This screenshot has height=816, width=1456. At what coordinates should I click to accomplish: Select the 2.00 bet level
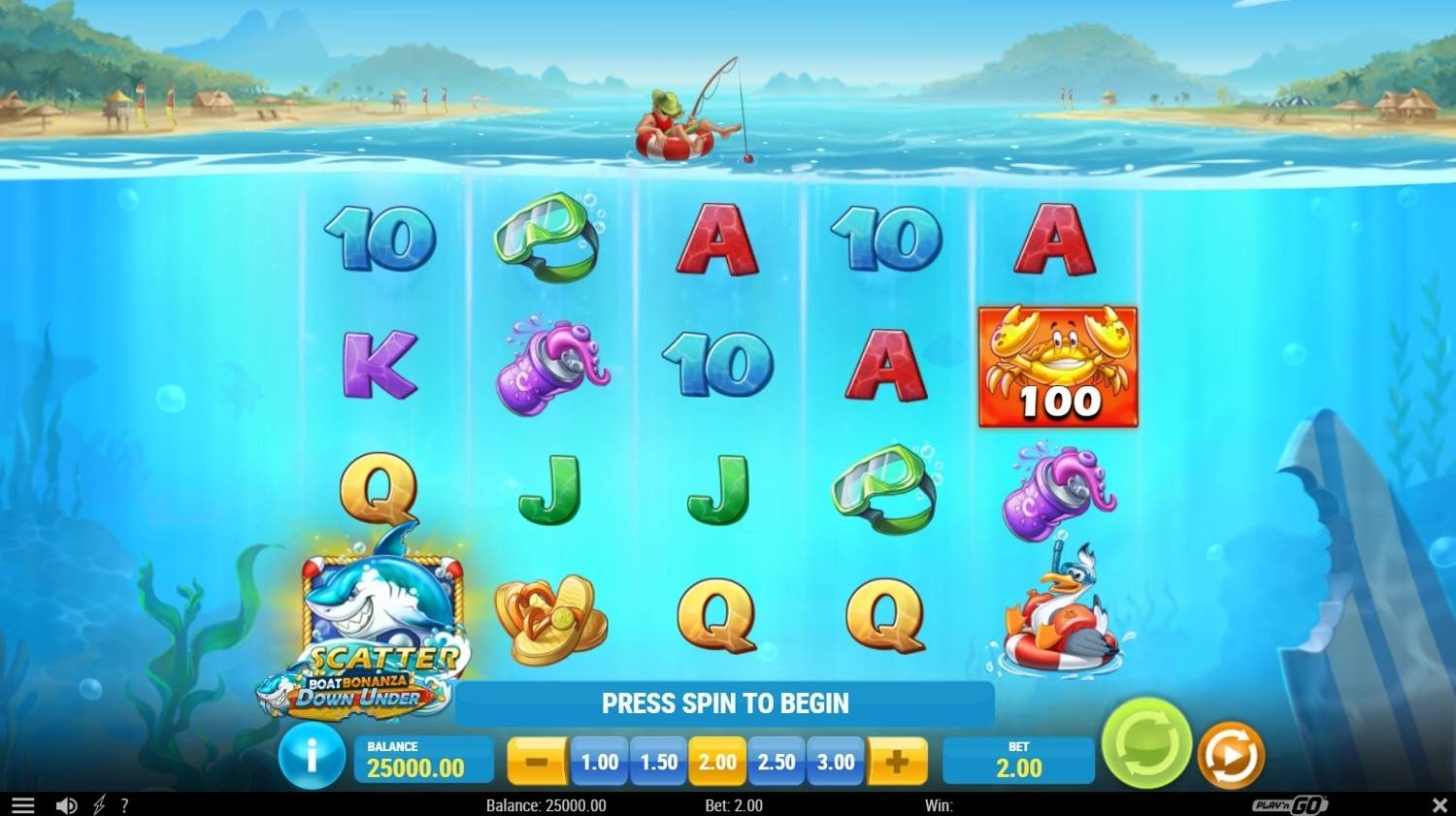pos(717,761)
